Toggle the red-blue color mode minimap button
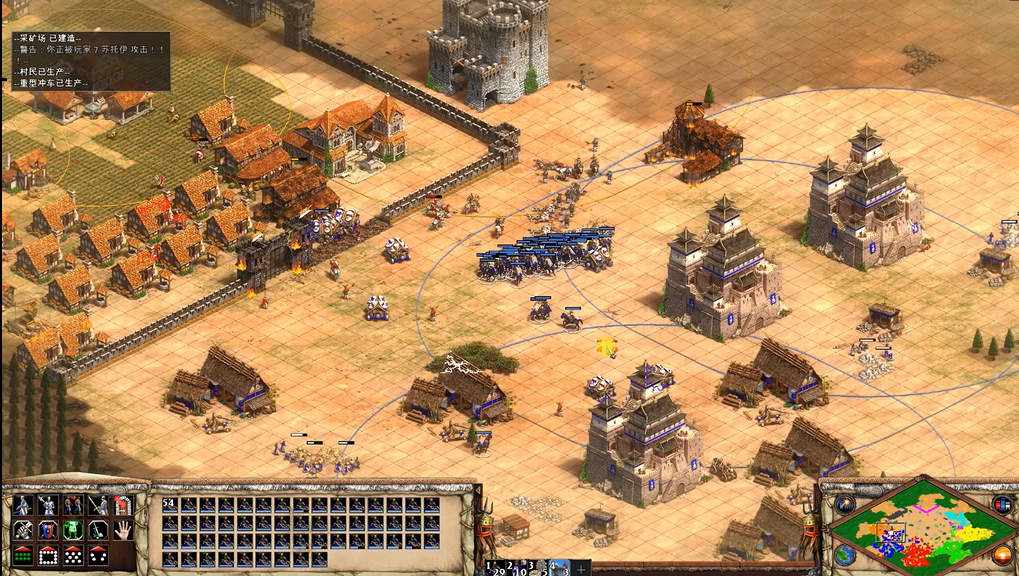Viewport: 1019px width, 576px height. pyautogui.click(x=1001, y=504)
